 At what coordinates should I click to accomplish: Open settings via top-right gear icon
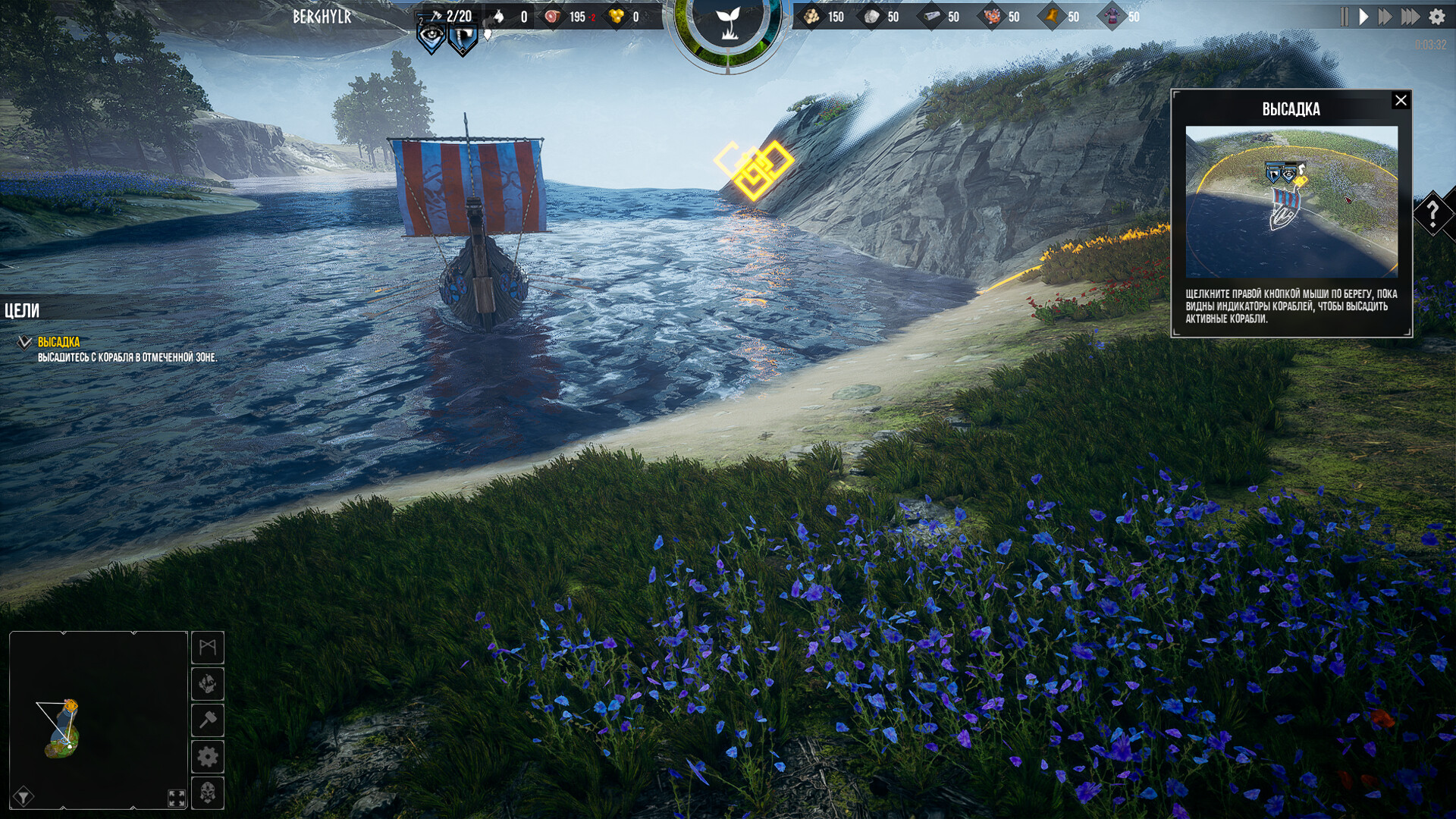tap(1437, 17)
